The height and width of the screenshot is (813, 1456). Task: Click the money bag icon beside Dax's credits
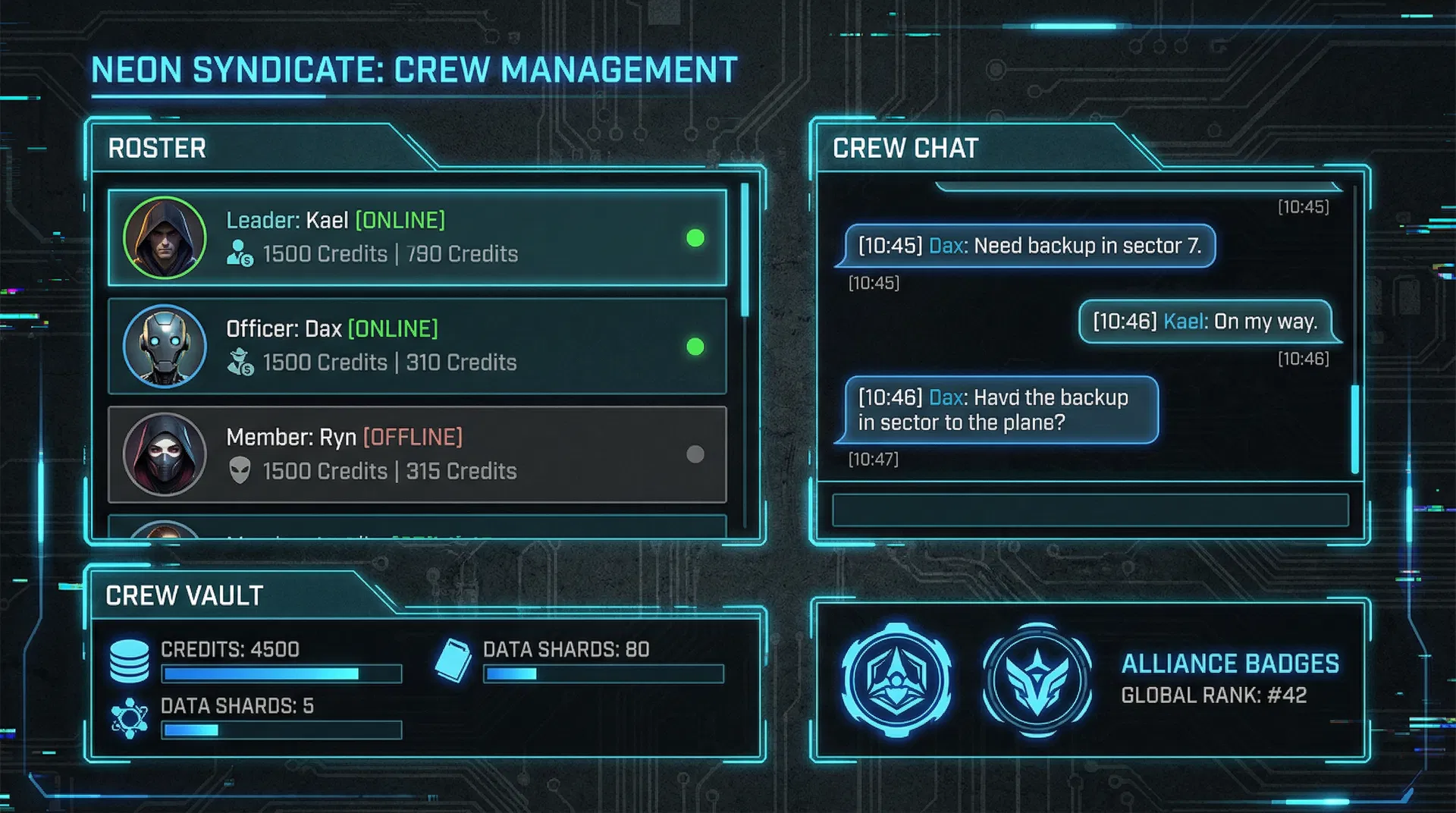[241, 363]
